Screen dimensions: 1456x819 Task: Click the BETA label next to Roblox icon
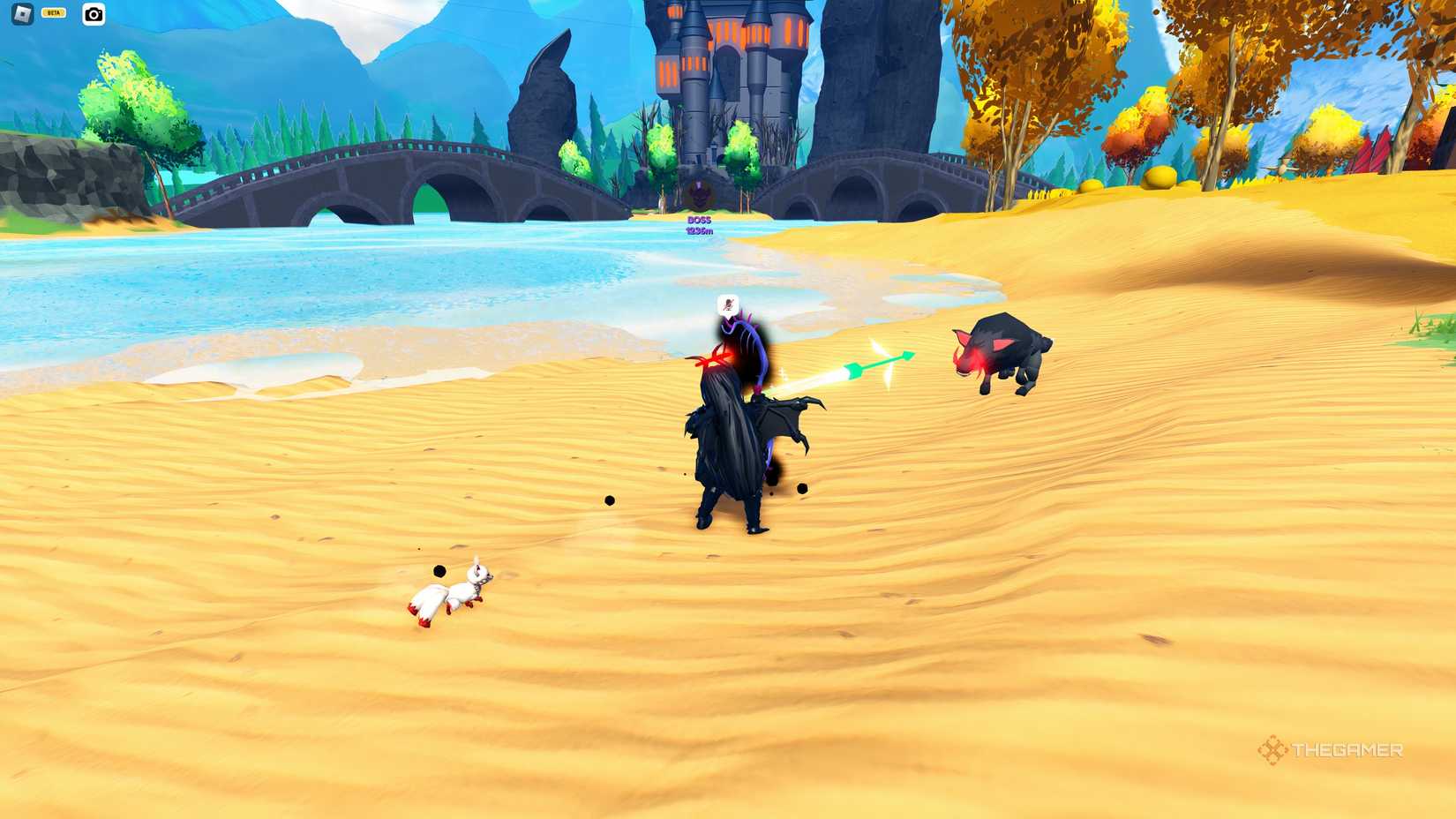click(53, 13)
